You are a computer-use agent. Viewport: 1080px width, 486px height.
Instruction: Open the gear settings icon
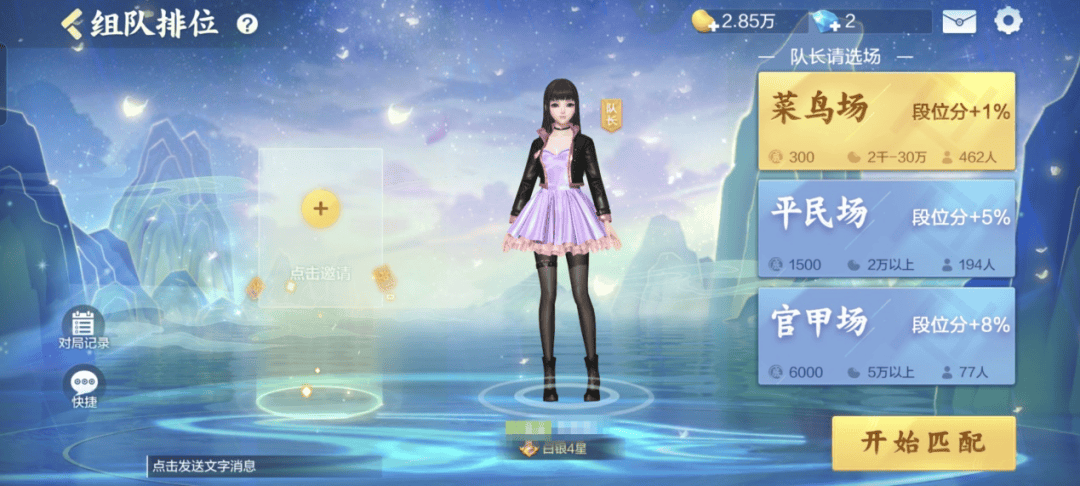(1007, 21)
